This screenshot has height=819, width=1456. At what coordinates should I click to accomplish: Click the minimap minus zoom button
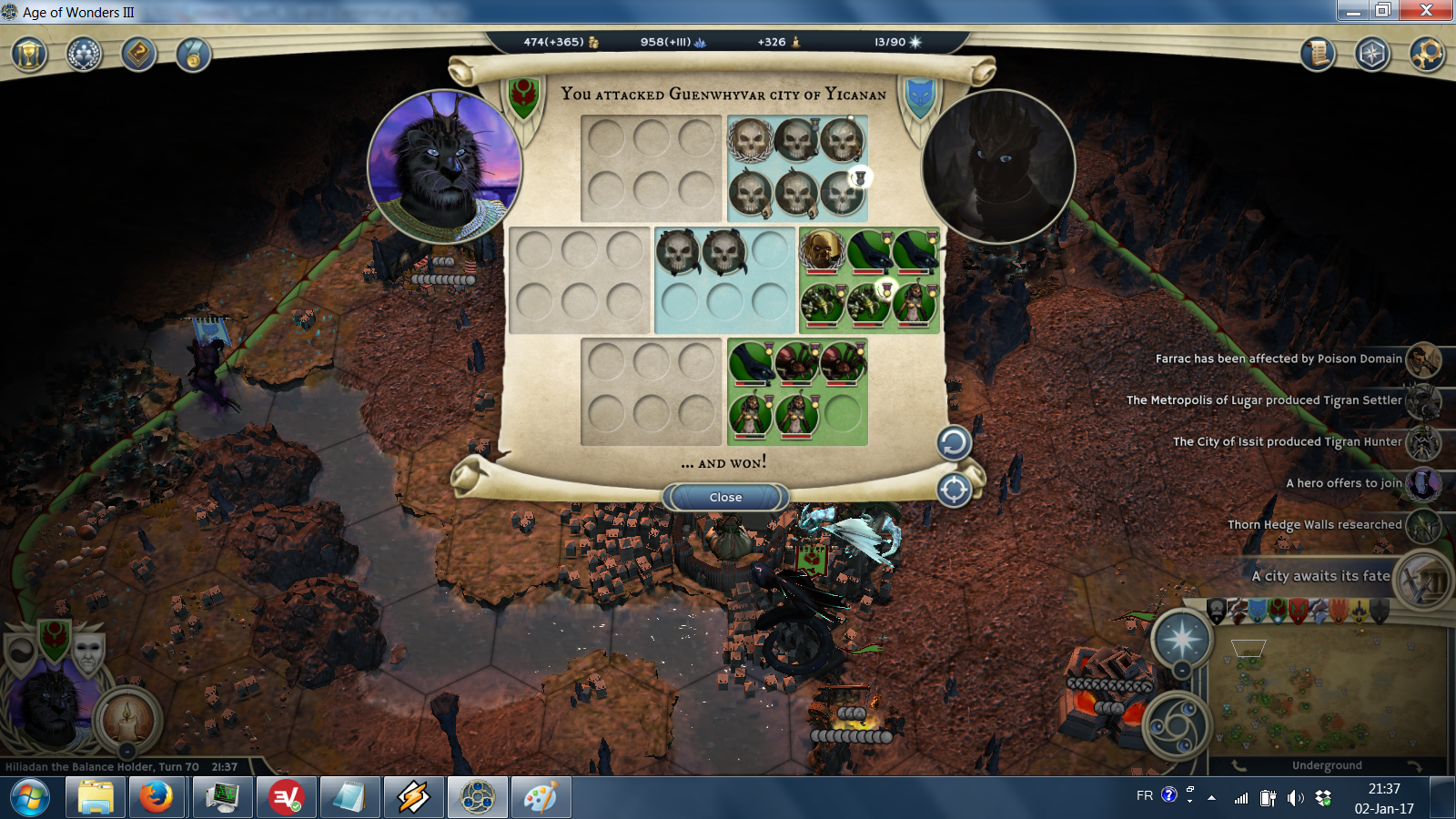pos(1181,672)
